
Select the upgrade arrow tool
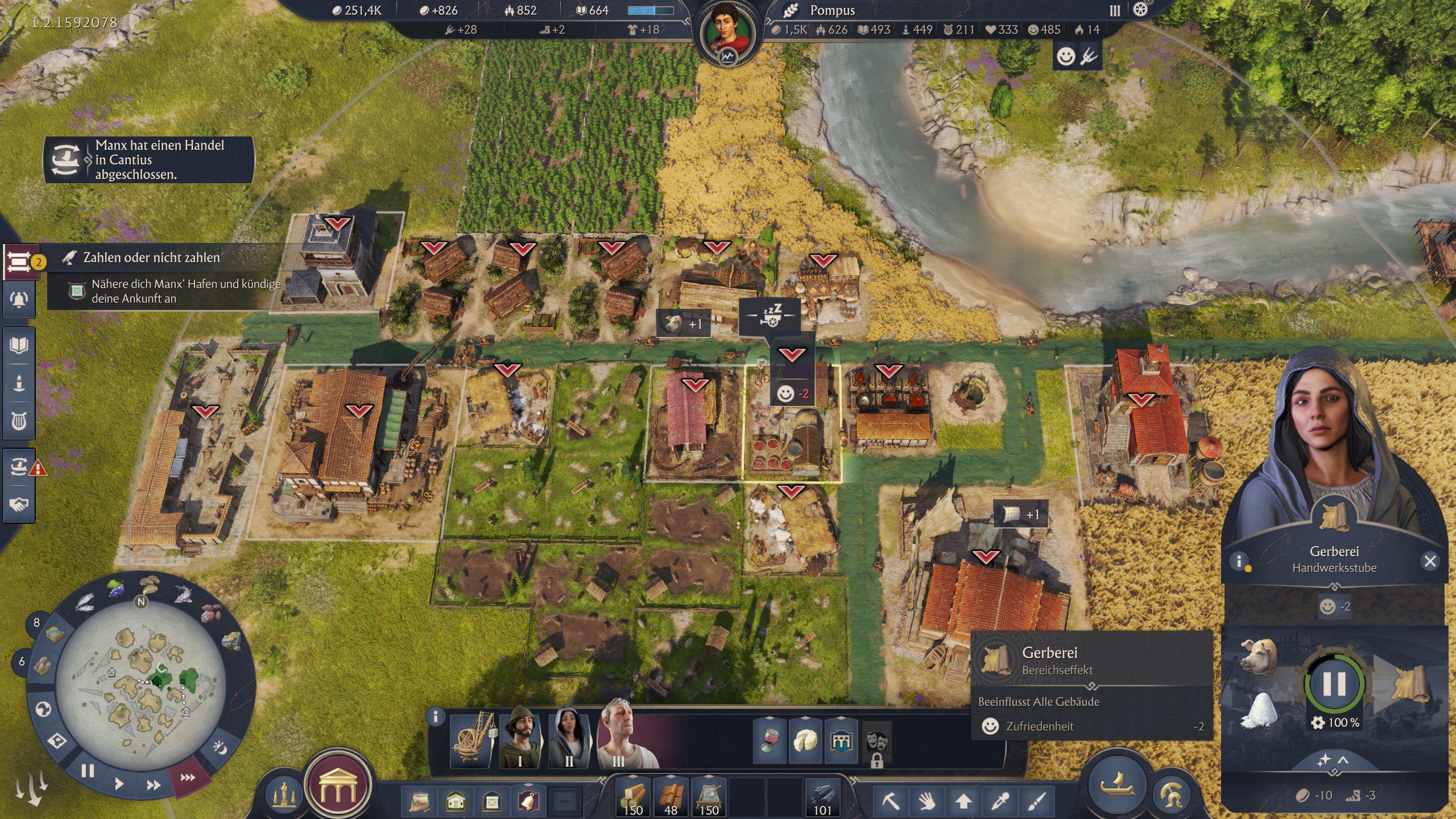pos(963,802)
